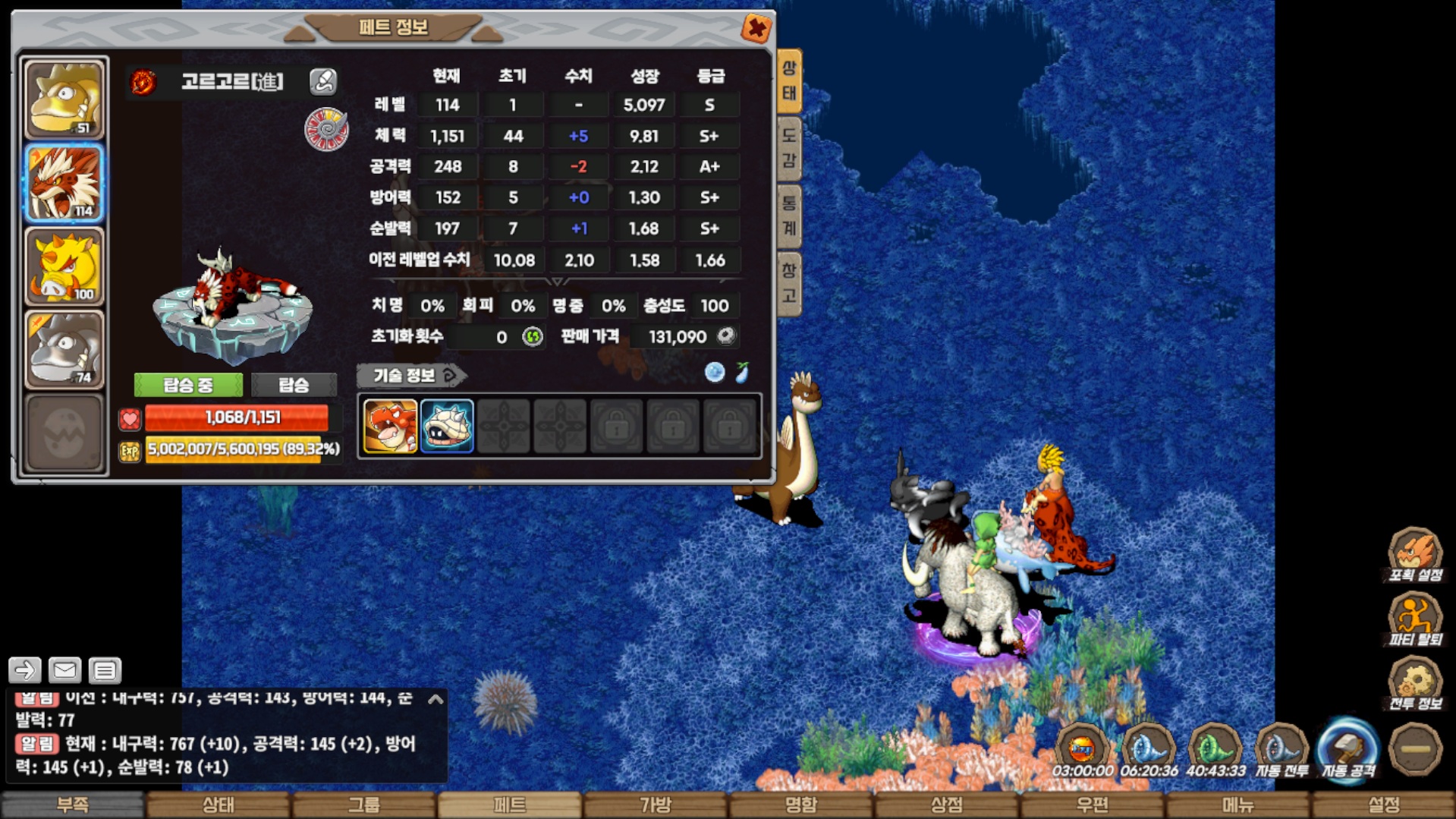Close the pet info window
1456x819 pixels.
756,29
